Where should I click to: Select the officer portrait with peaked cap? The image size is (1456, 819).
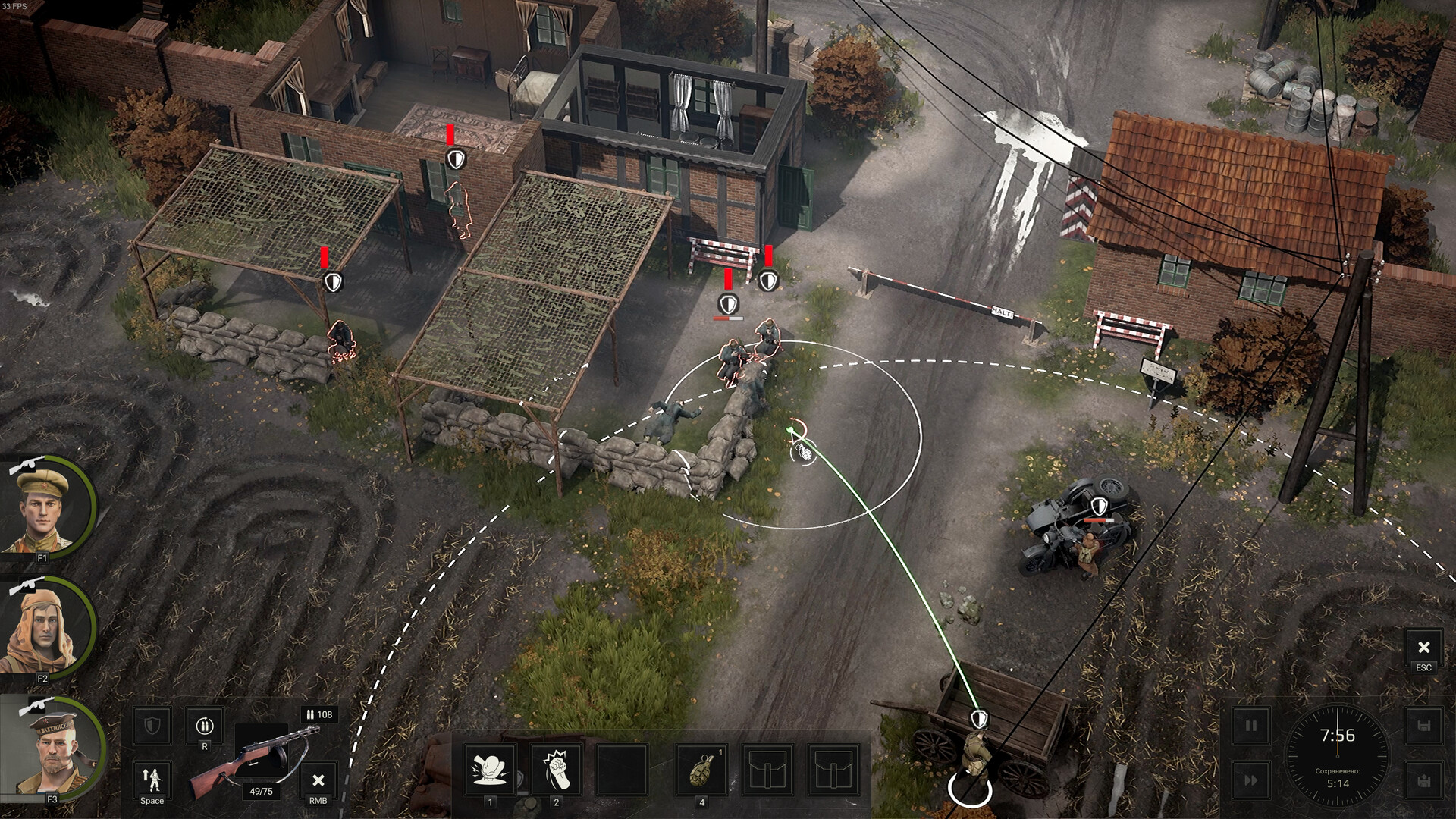[x=45, y=507]
